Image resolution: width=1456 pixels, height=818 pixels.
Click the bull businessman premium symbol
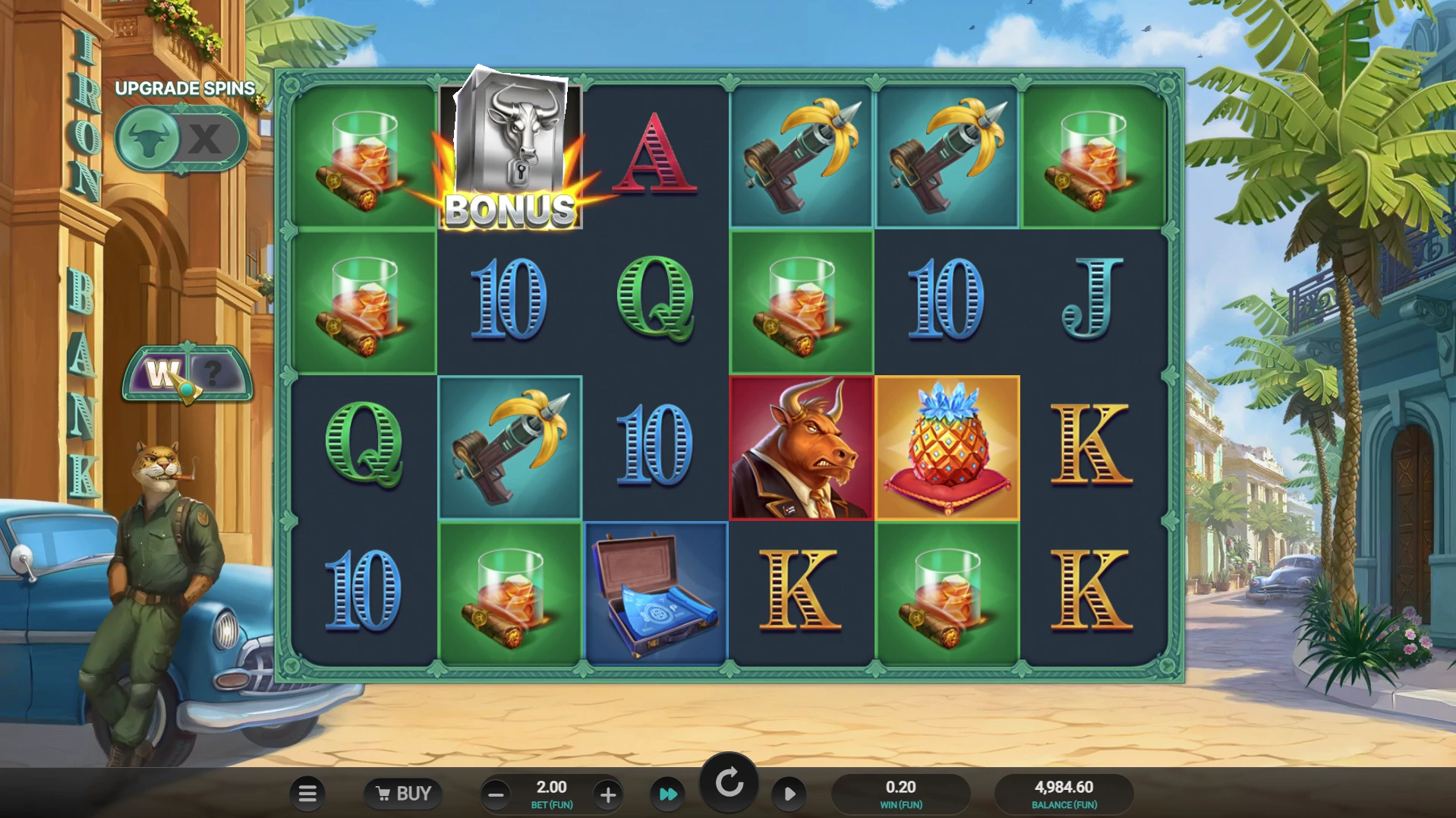802,448
